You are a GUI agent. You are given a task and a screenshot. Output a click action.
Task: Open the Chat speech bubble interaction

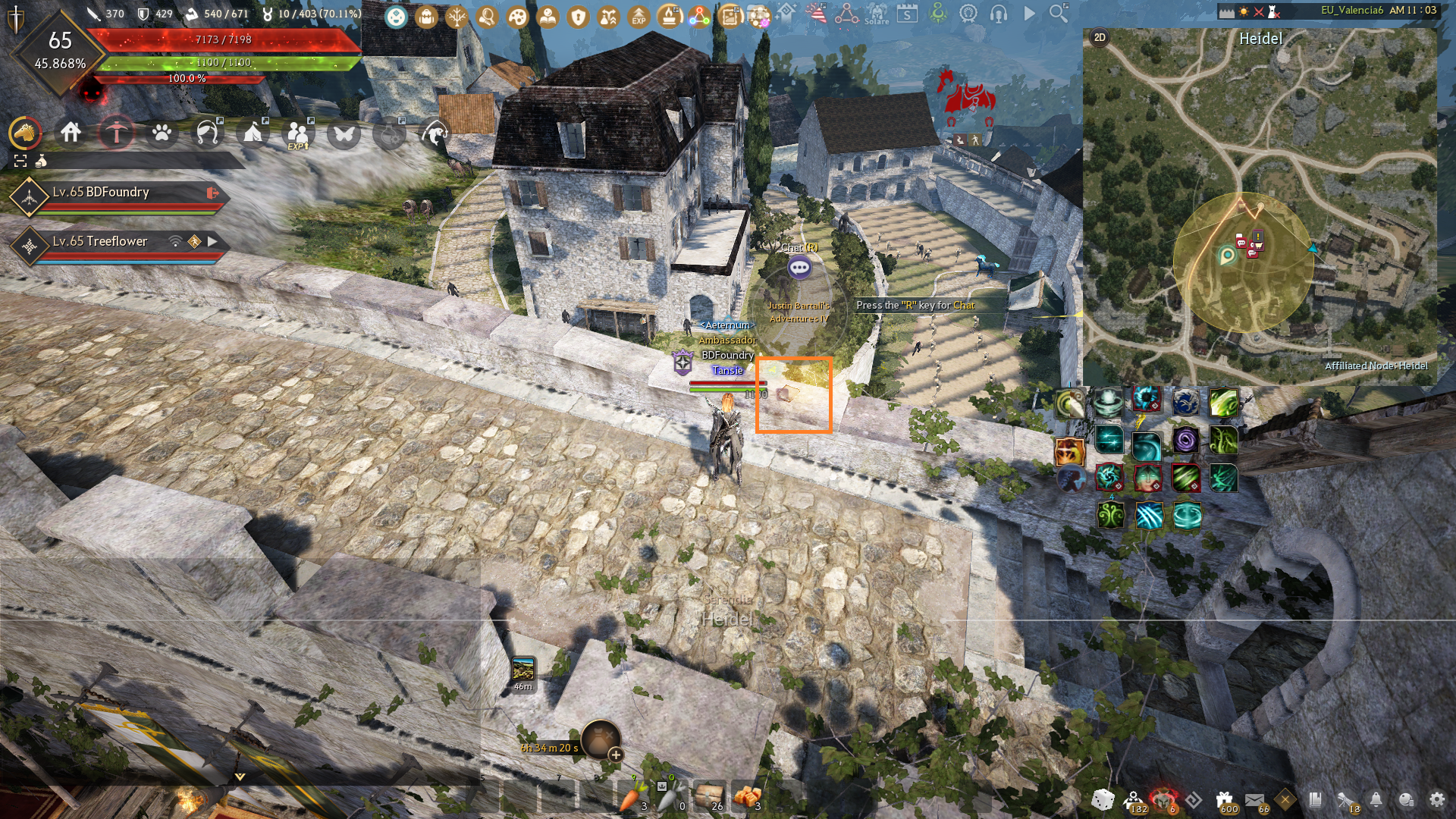click(x=799, y=267)
